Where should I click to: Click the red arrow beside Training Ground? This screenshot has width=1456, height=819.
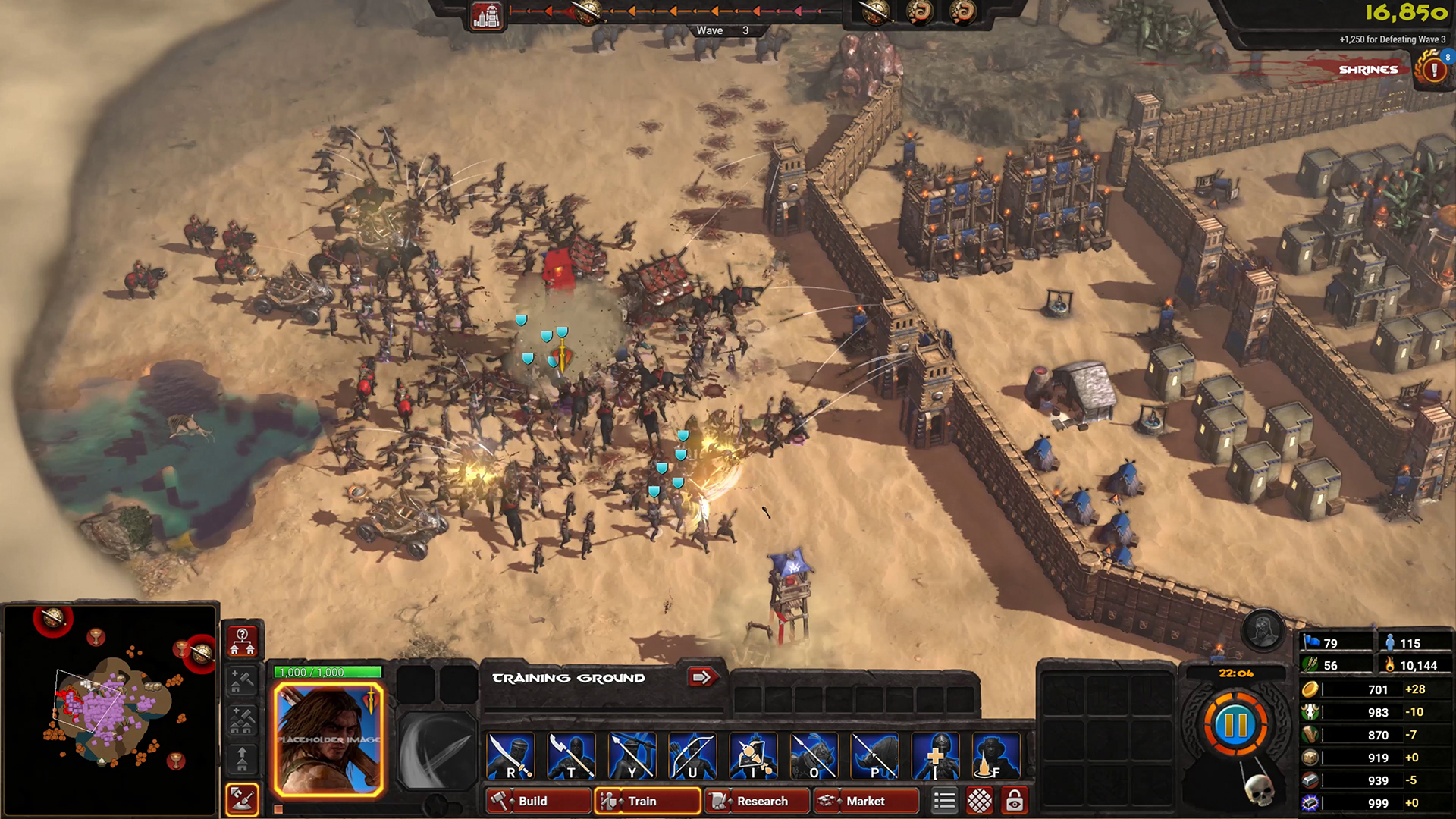click(x=702, y=676)
